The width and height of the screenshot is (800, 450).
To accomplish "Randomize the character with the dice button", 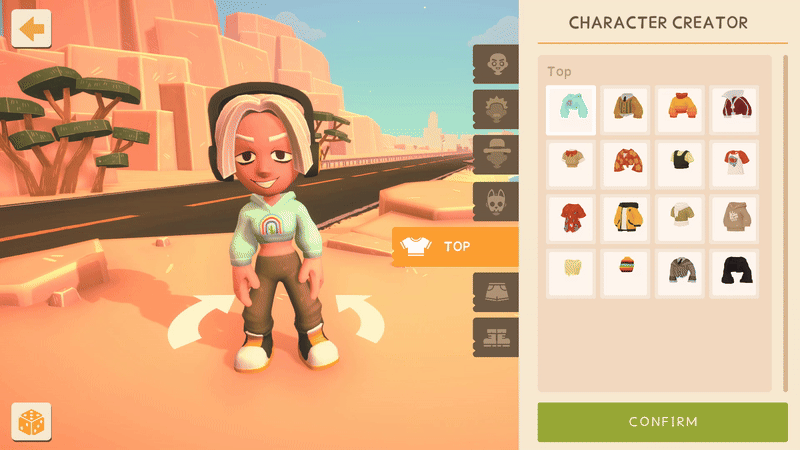I will point(31,422).
